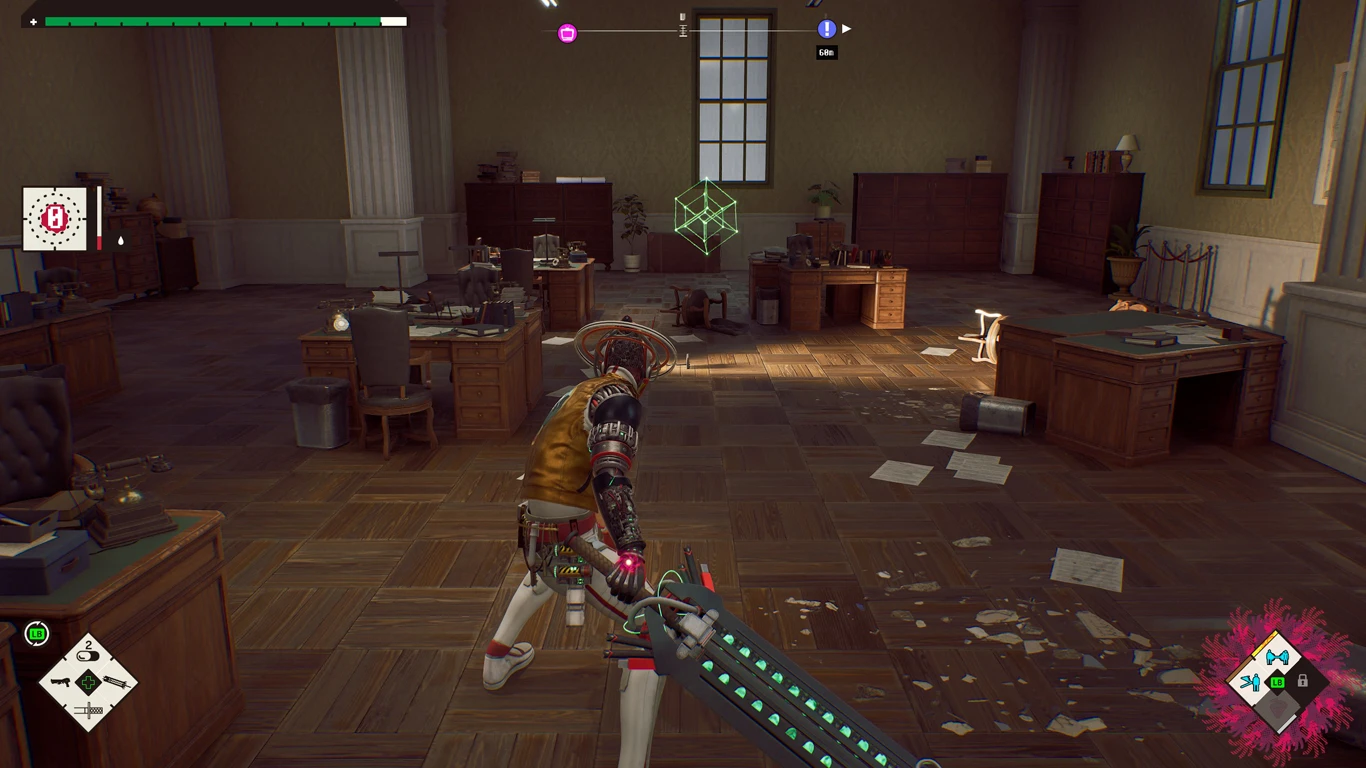
Task: Use the blade-strike figure skill
Action: (x=1250, y=683)
